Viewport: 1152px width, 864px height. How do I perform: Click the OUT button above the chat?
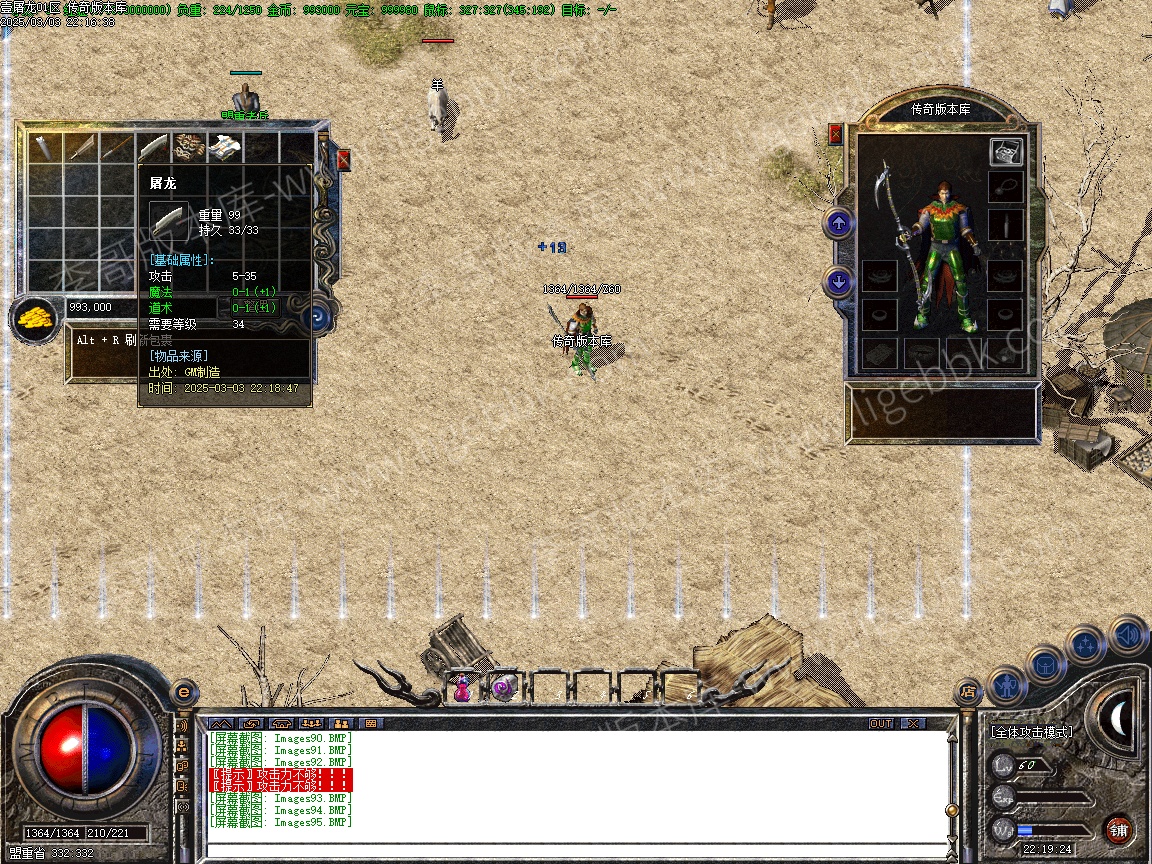tap(880, 723)
